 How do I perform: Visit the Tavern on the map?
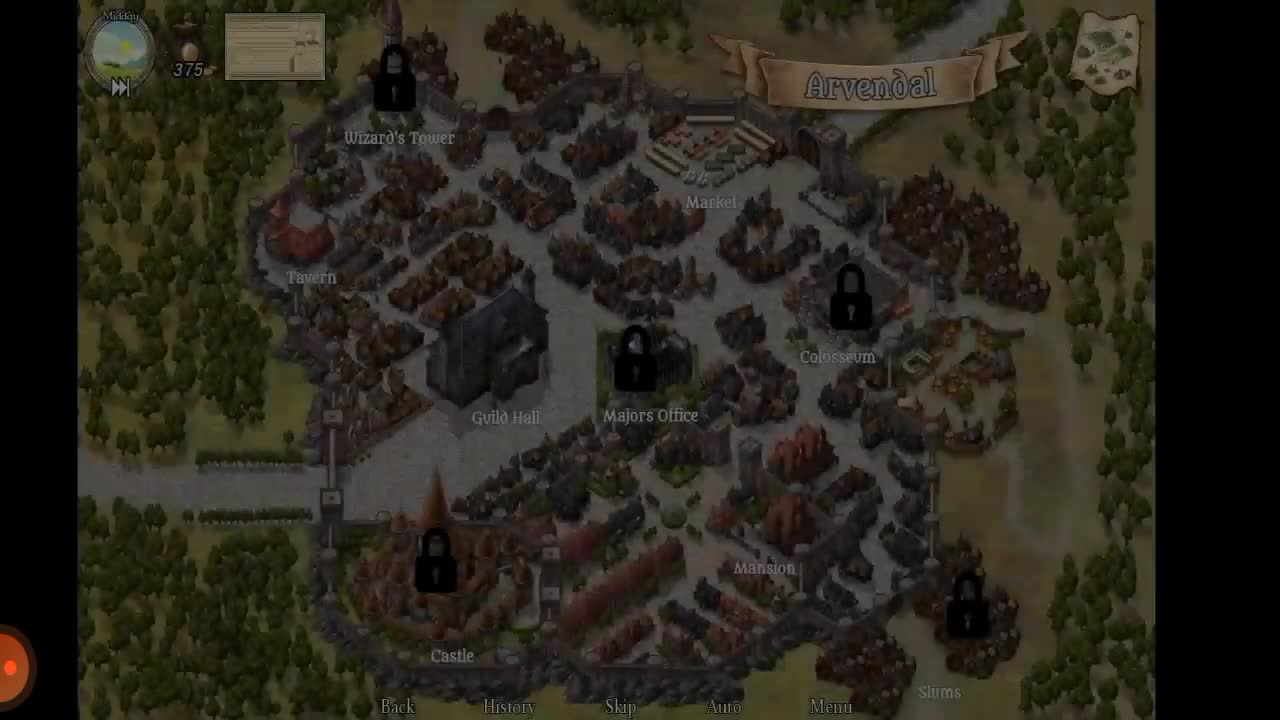[x=310, y=277]
